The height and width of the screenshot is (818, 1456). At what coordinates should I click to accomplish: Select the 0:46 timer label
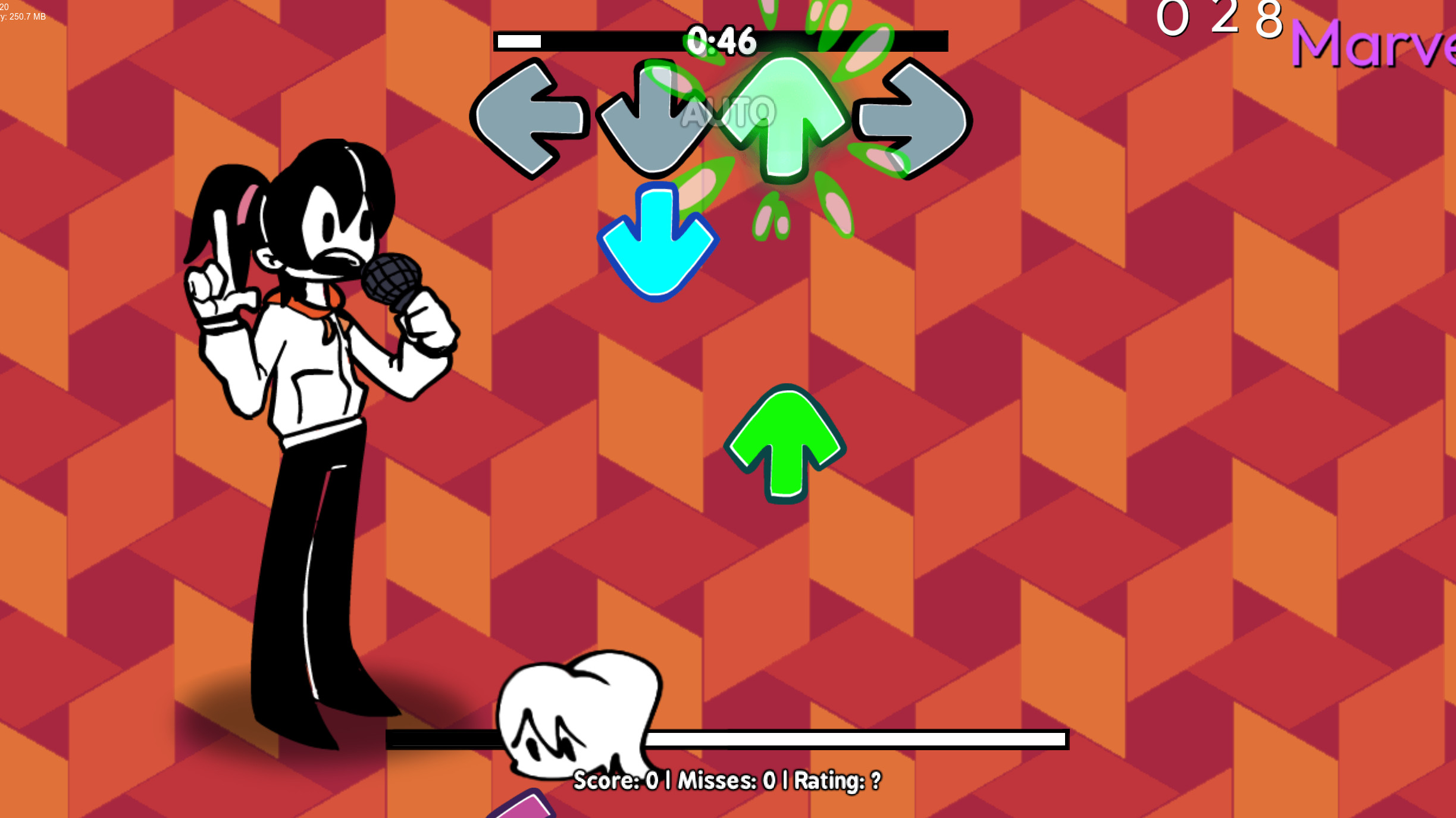pos(720,40)
